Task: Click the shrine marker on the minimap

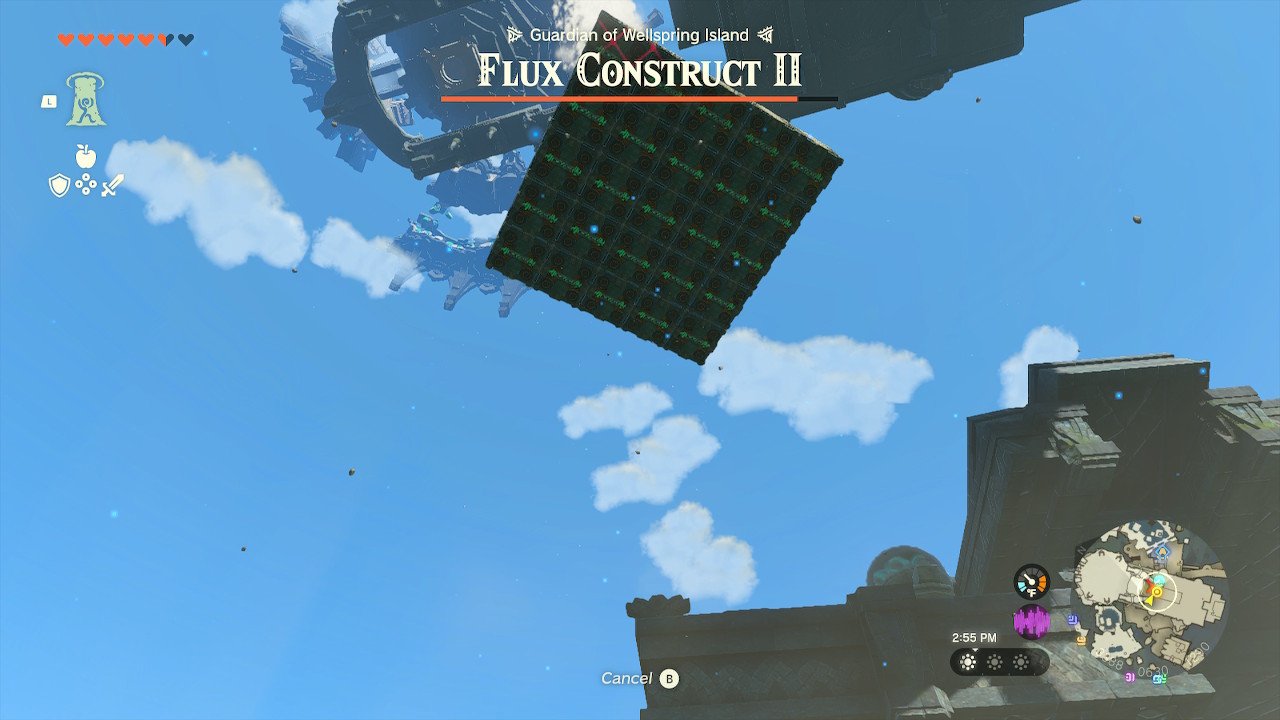Action: click(1161, 553)
